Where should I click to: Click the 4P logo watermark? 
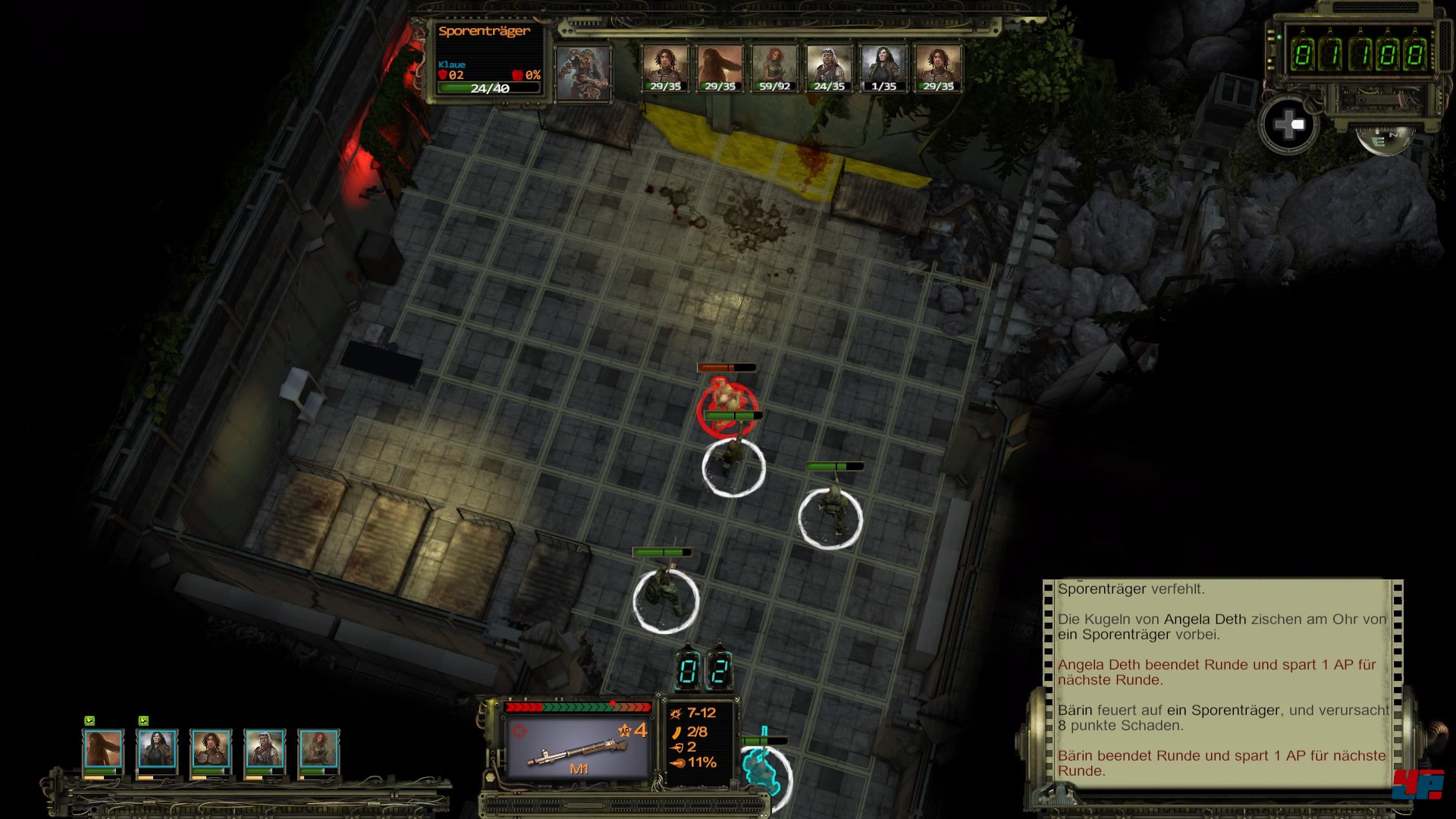point(1417,785)
